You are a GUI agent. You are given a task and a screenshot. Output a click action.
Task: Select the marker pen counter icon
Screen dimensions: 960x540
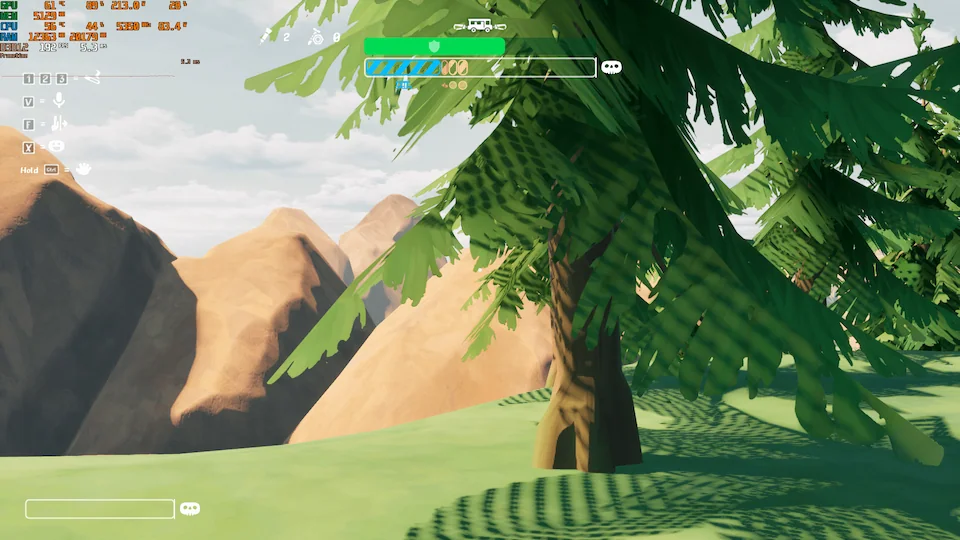[267, 36]
